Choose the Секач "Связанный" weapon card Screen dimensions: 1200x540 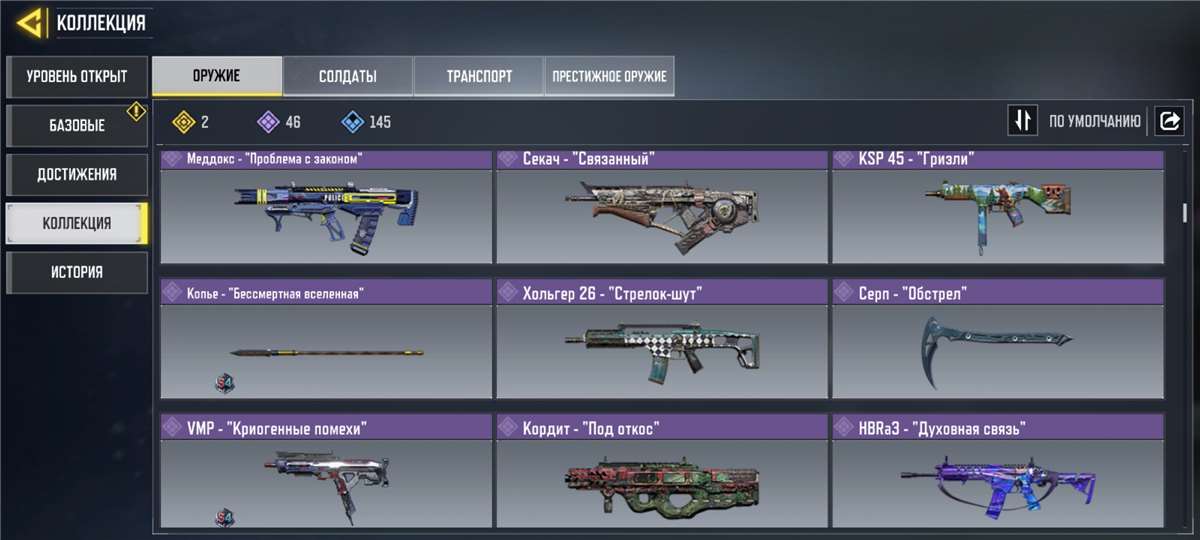click(662, 207)
